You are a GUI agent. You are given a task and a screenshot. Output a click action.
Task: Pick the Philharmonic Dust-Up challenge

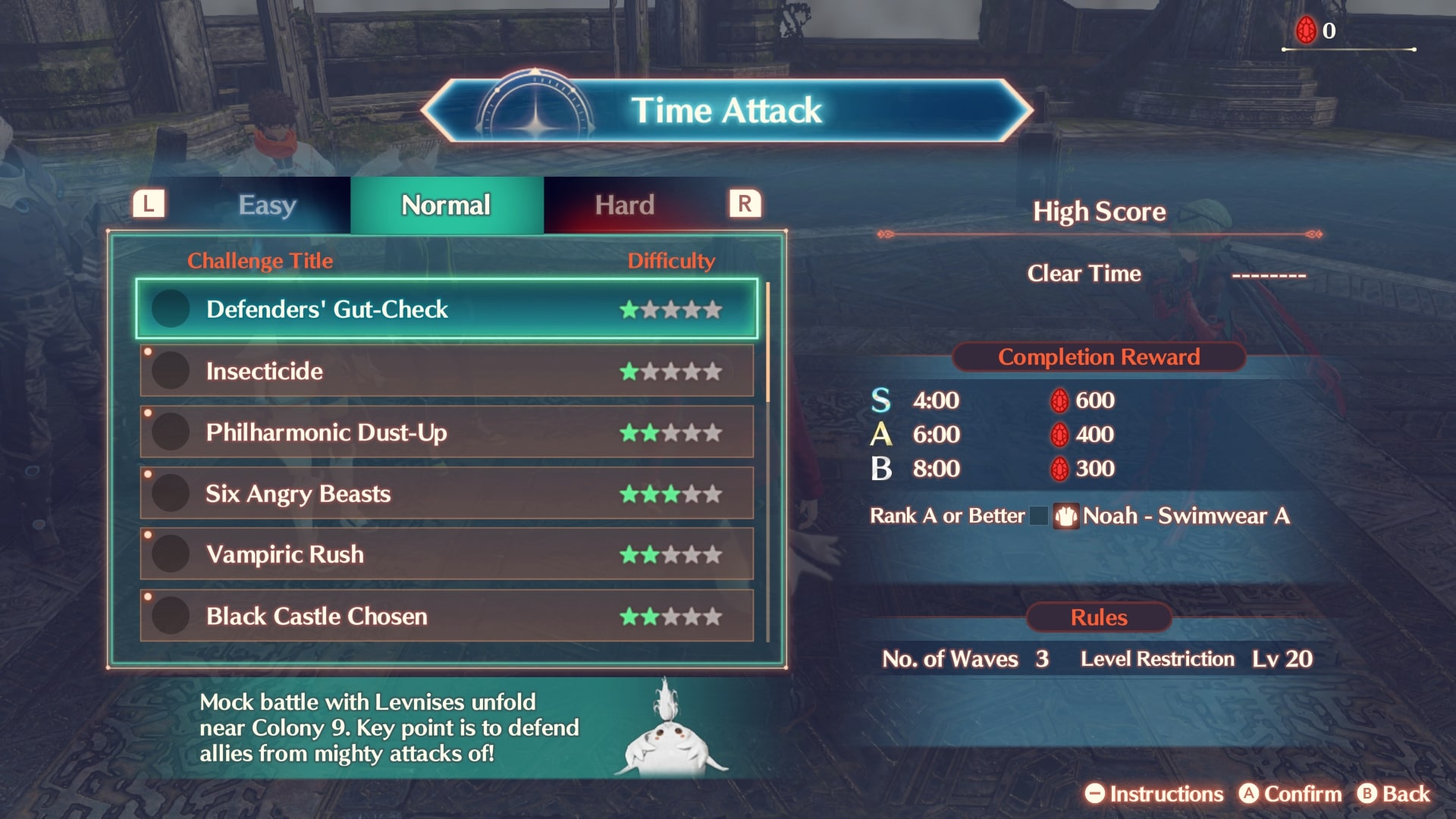click(x=446, y=432)
